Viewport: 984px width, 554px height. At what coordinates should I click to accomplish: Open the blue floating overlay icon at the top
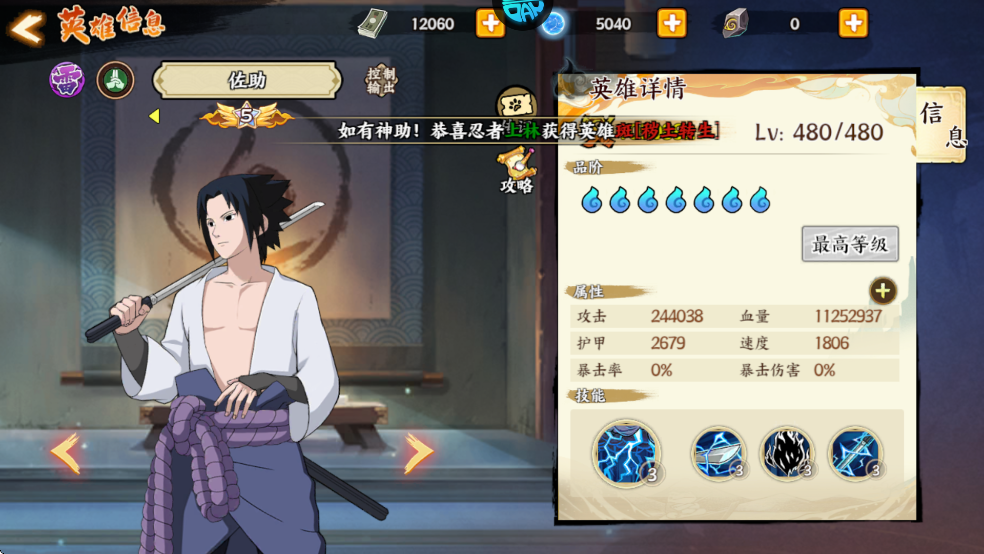click(x=525, y=12)
